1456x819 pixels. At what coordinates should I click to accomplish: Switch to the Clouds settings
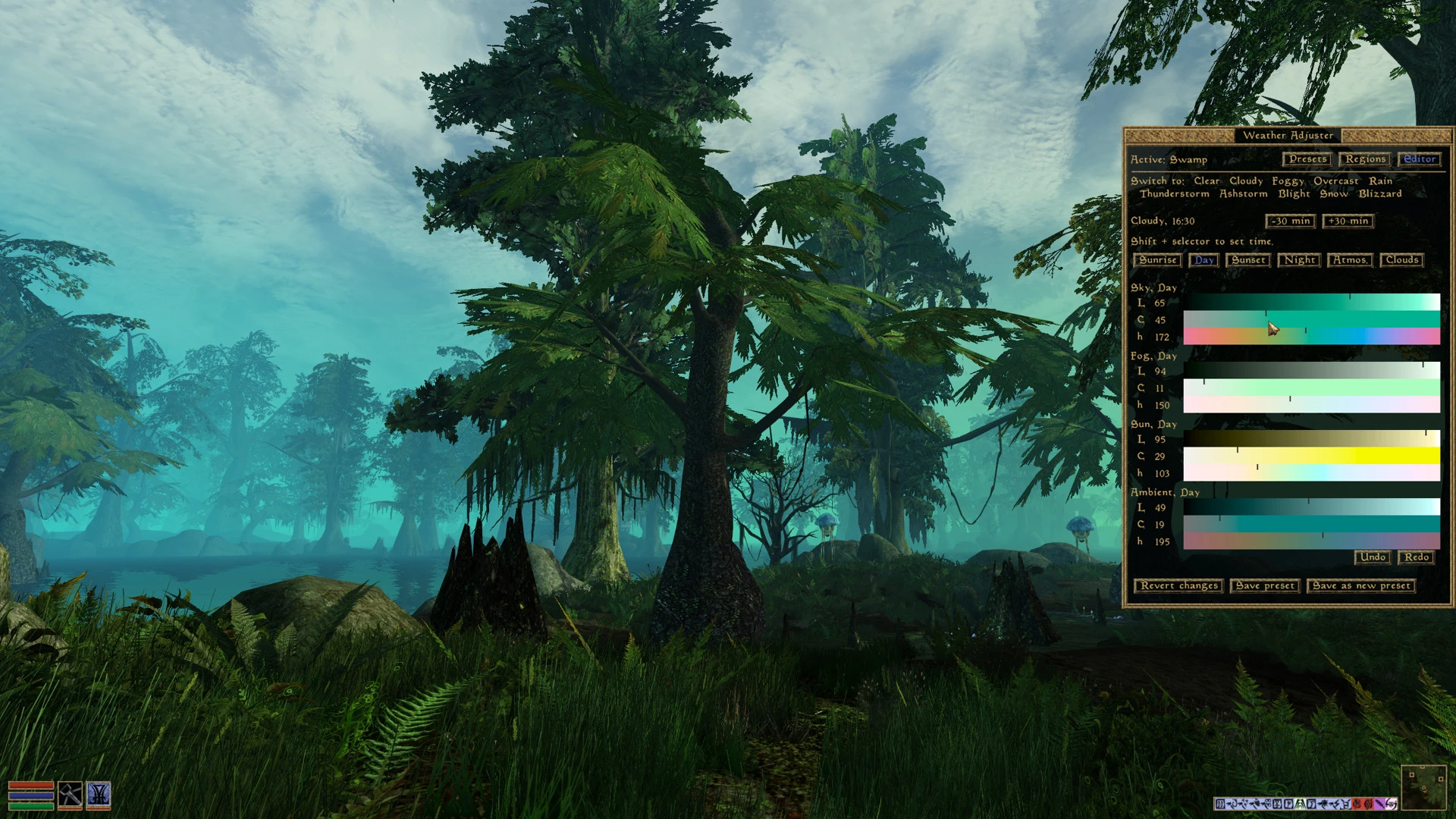pyautogui.click(x=1401, y=260)
